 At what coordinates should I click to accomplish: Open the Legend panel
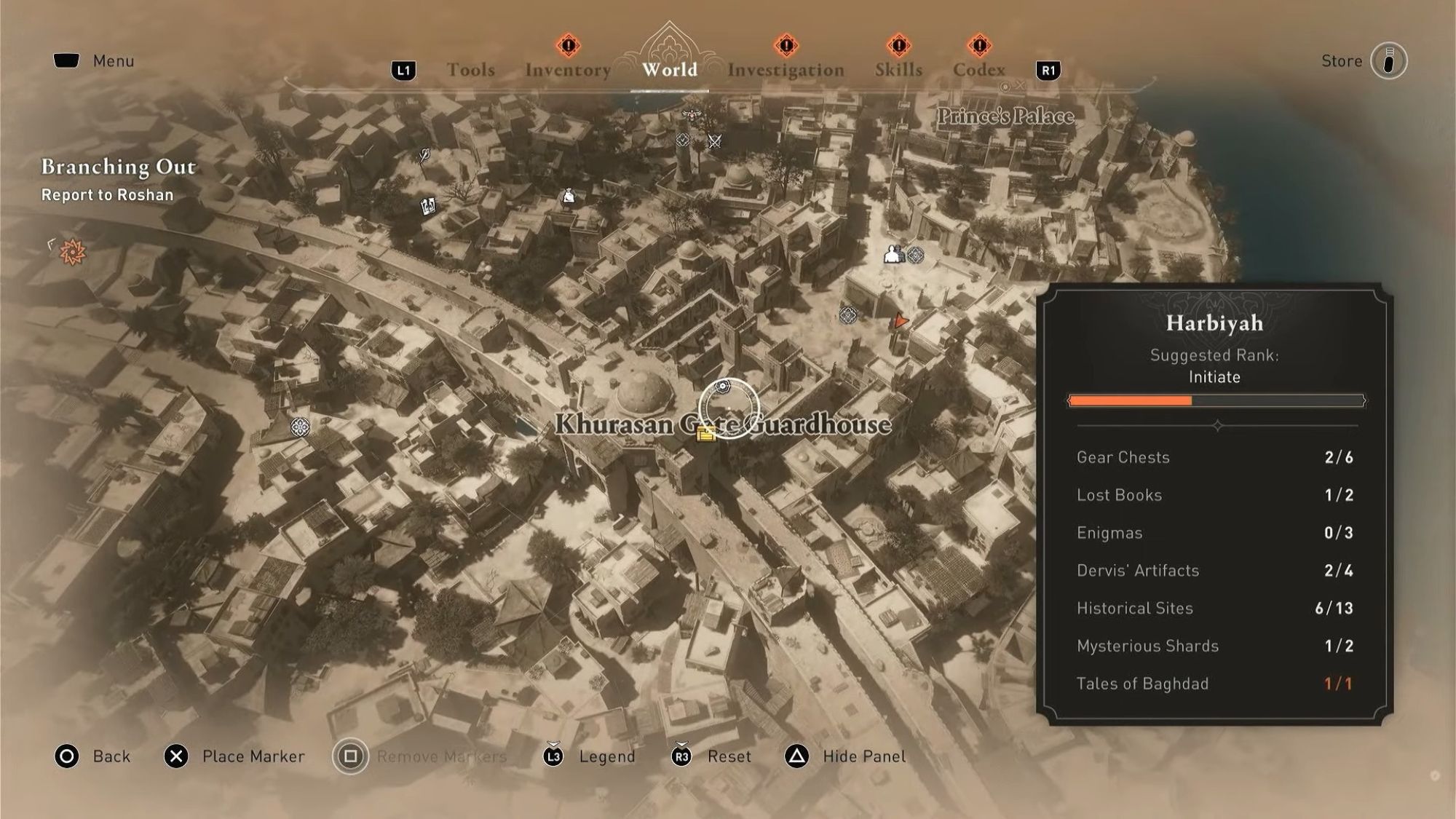point(606,756)
